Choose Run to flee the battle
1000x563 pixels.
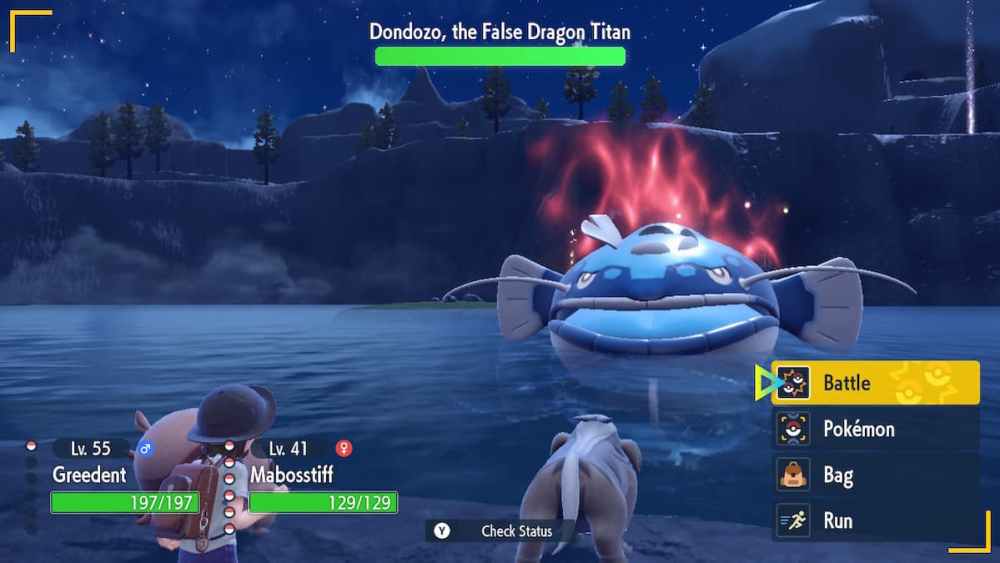point(875,521)
